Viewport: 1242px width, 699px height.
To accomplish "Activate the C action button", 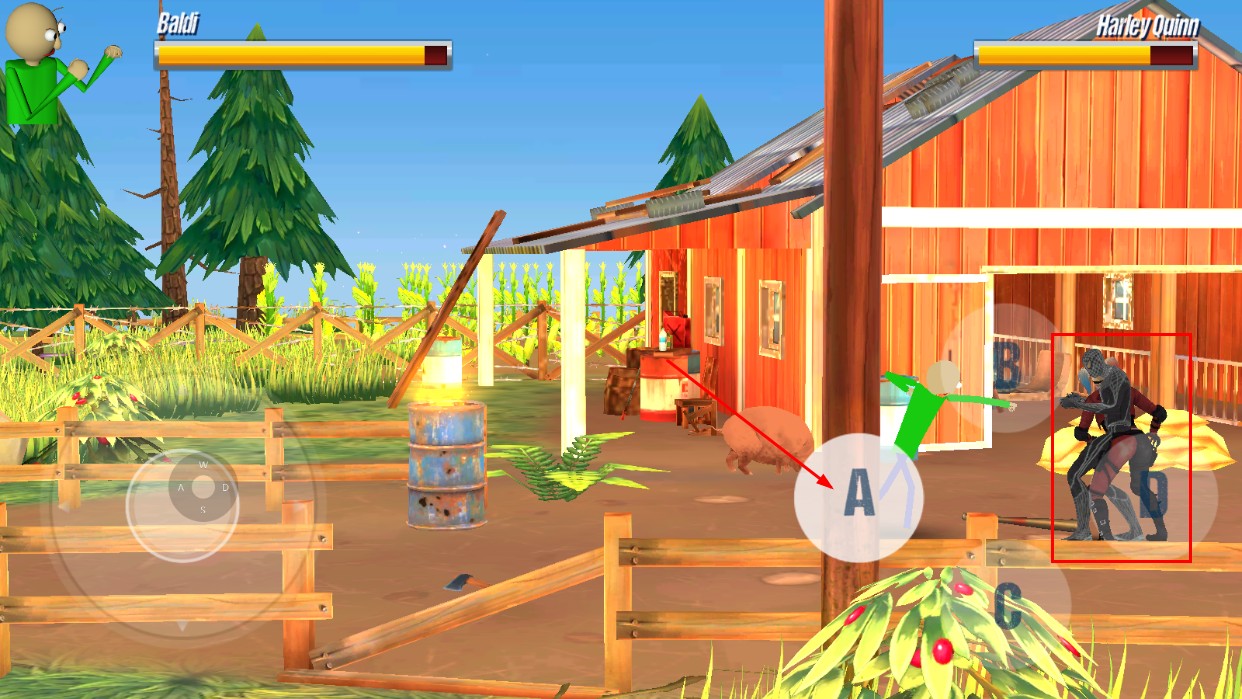I will [x=1008, y=603].
